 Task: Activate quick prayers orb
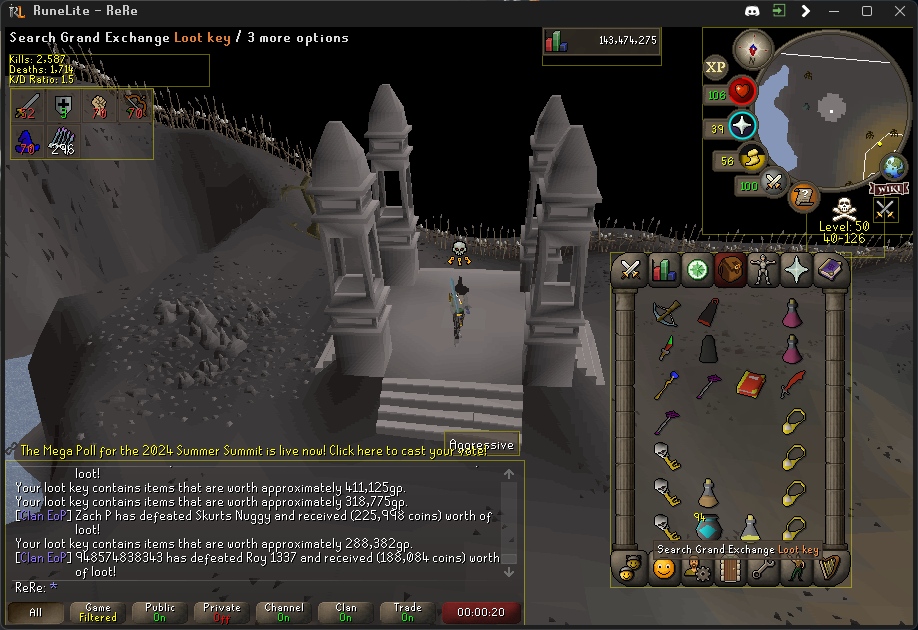coord(742,126)
